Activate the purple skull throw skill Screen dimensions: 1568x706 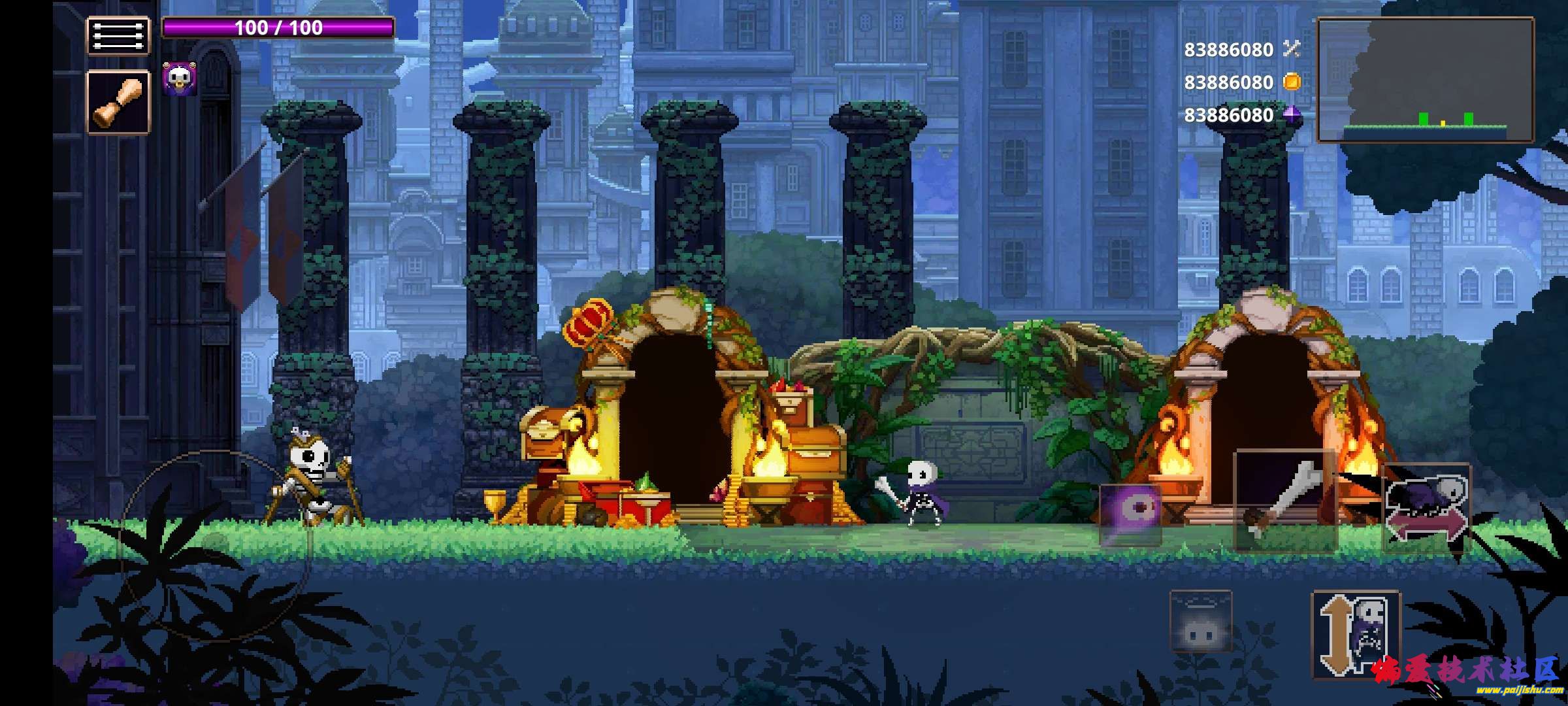click(1130, 514)
